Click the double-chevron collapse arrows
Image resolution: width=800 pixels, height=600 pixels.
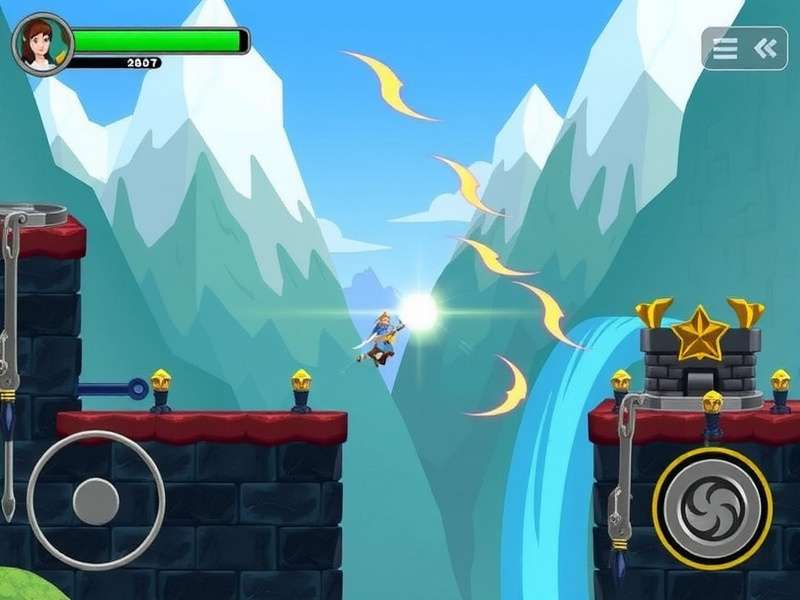pos(765,48)
